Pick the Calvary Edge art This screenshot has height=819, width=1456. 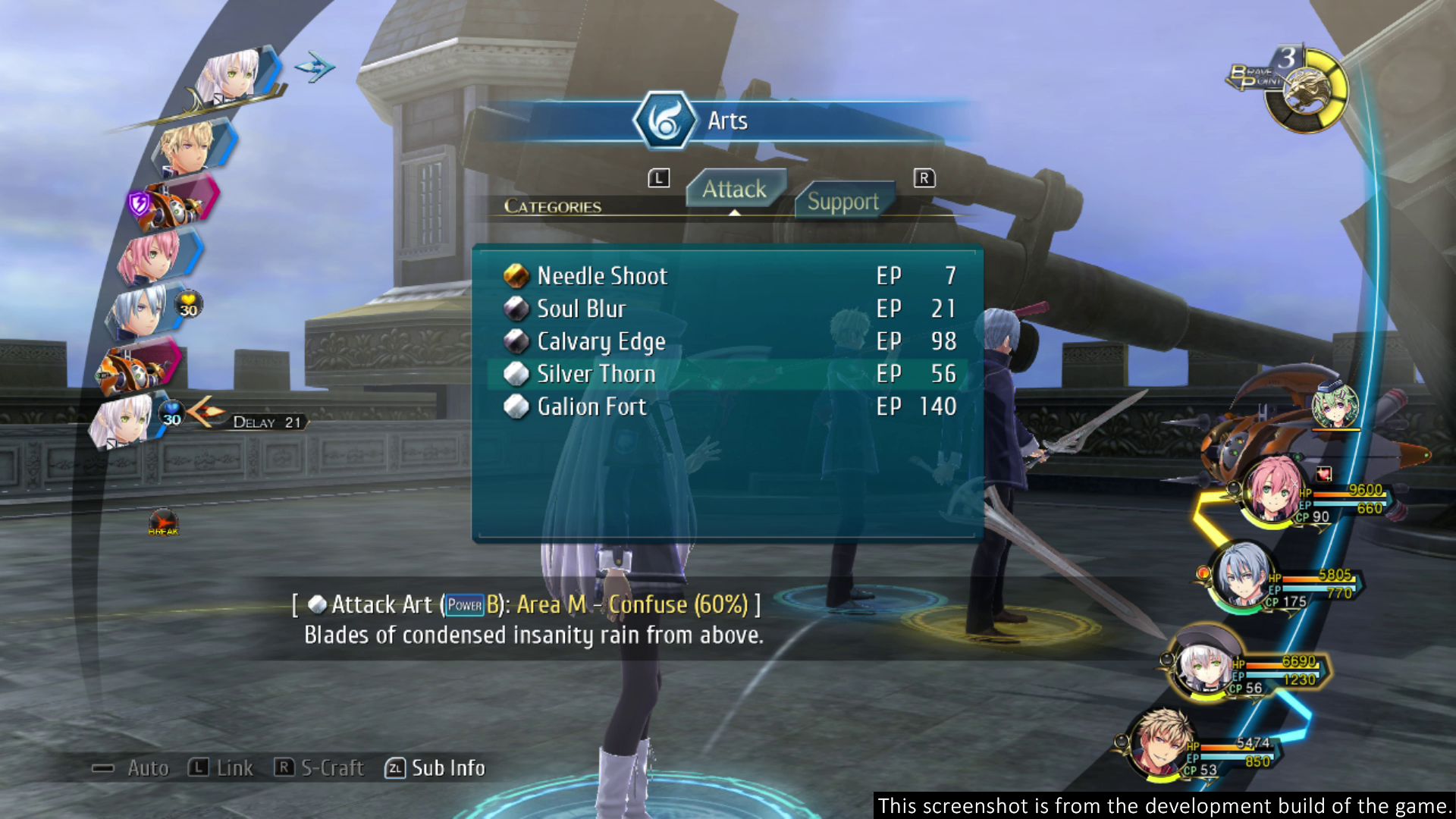click(601, 342)
